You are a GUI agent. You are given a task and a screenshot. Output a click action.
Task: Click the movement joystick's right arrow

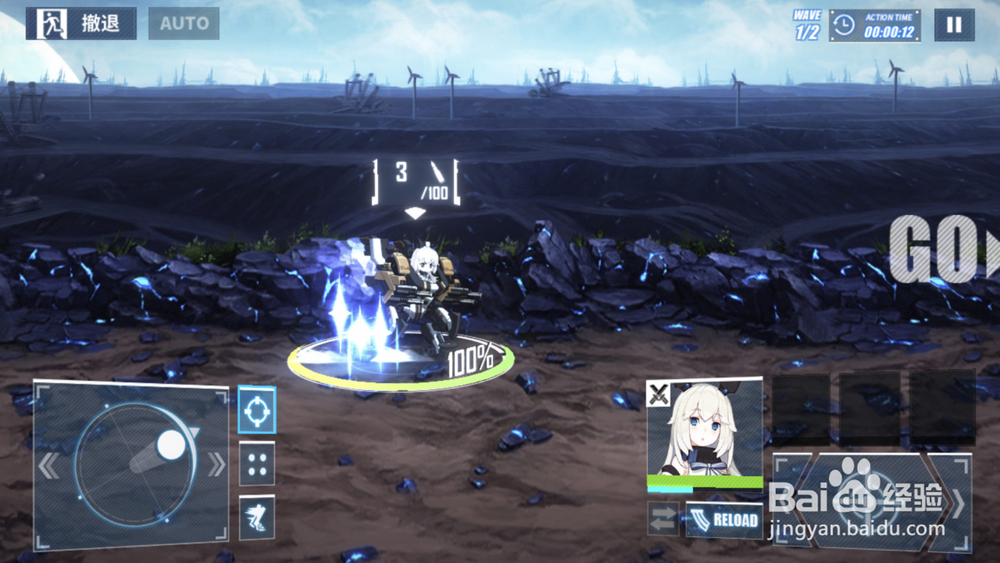pos(215,465)
